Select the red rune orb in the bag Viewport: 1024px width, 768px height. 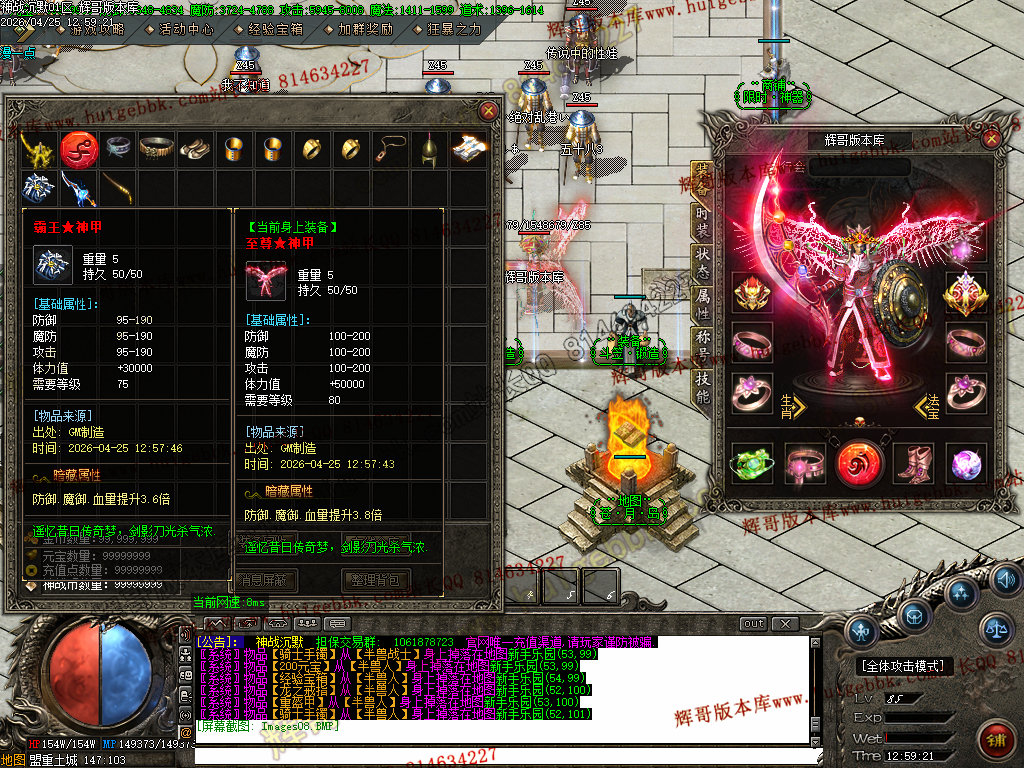[76, 149]
